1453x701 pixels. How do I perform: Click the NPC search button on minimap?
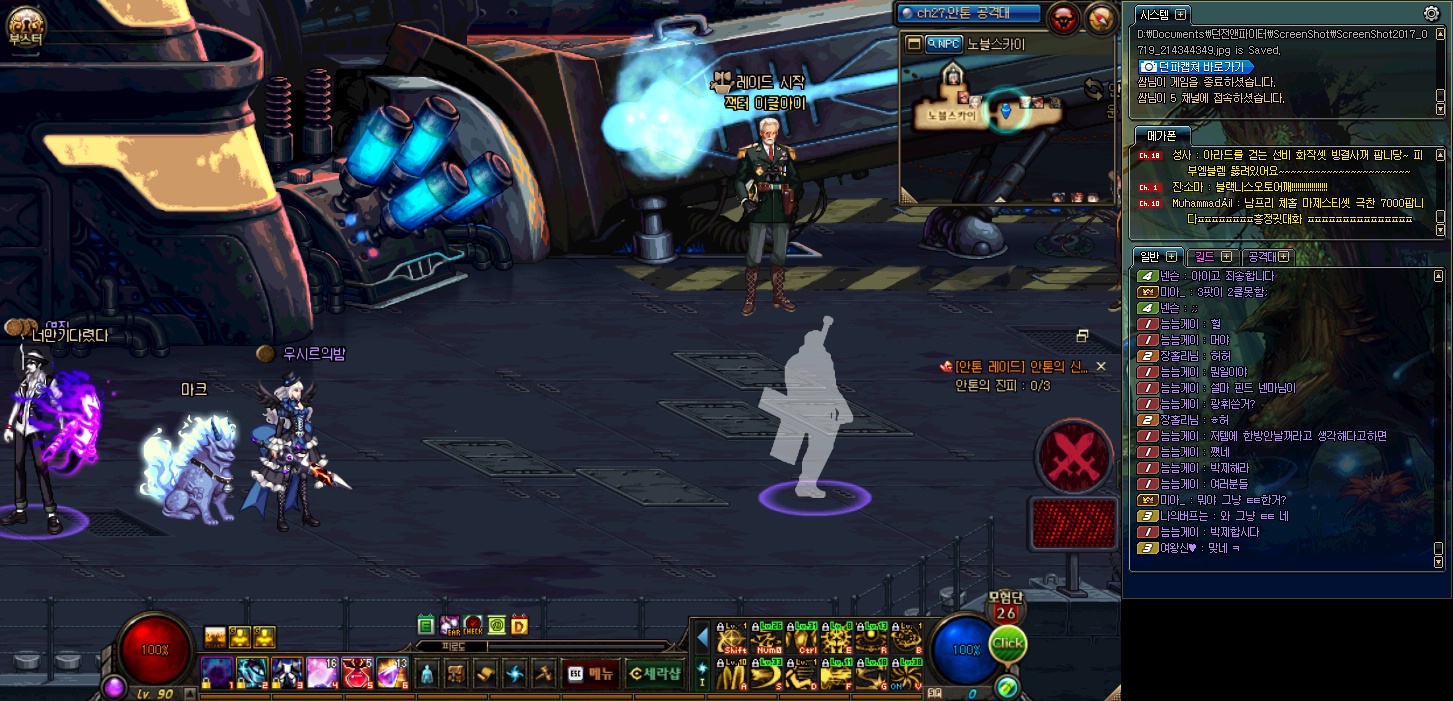943,44
